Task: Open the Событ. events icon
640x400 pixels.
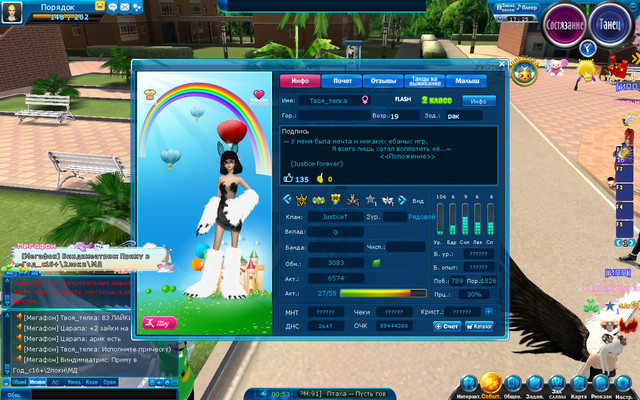Action: (x=490, y=384)
